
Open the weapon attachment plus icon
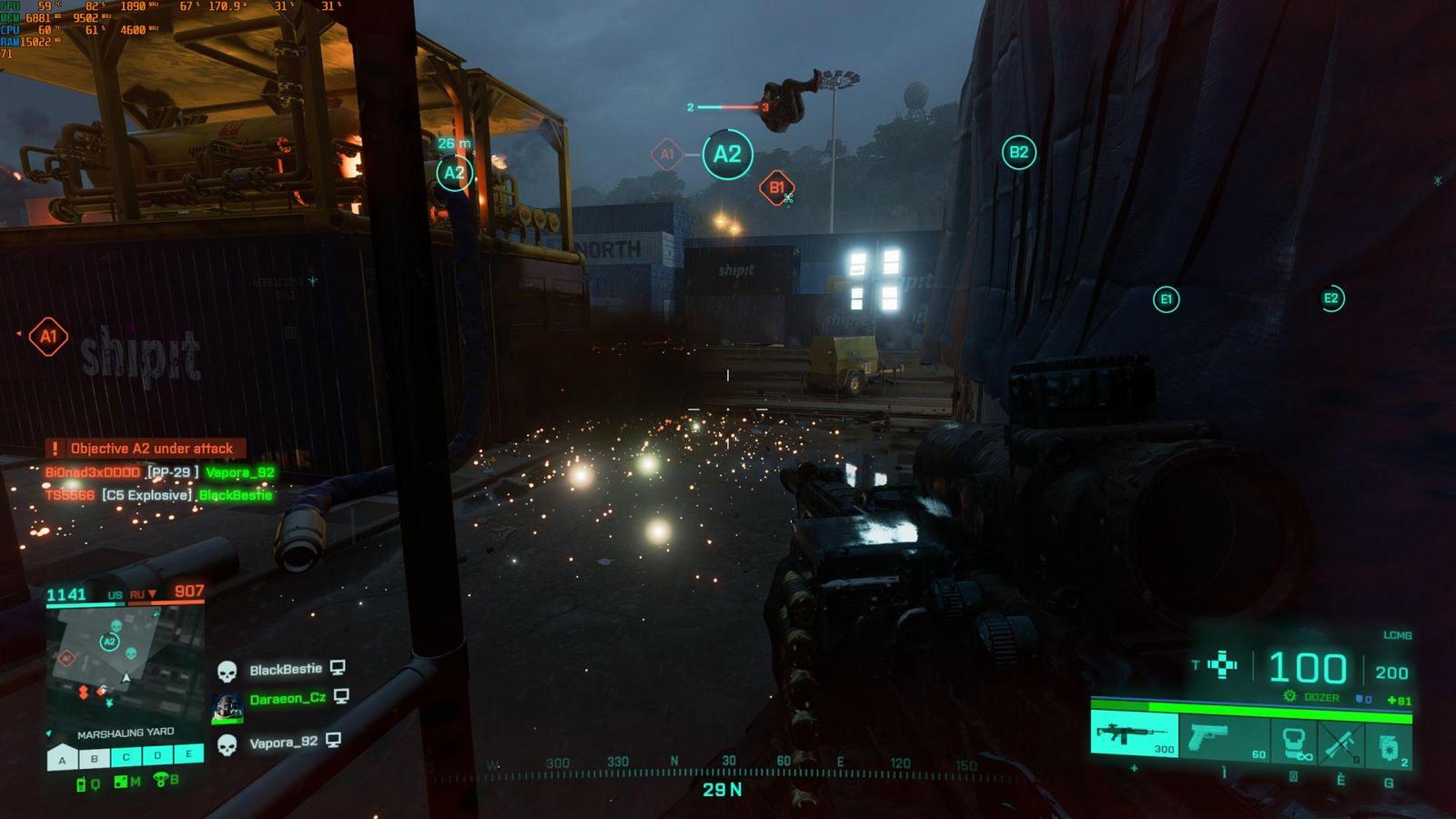click(x=1222, y=666)
